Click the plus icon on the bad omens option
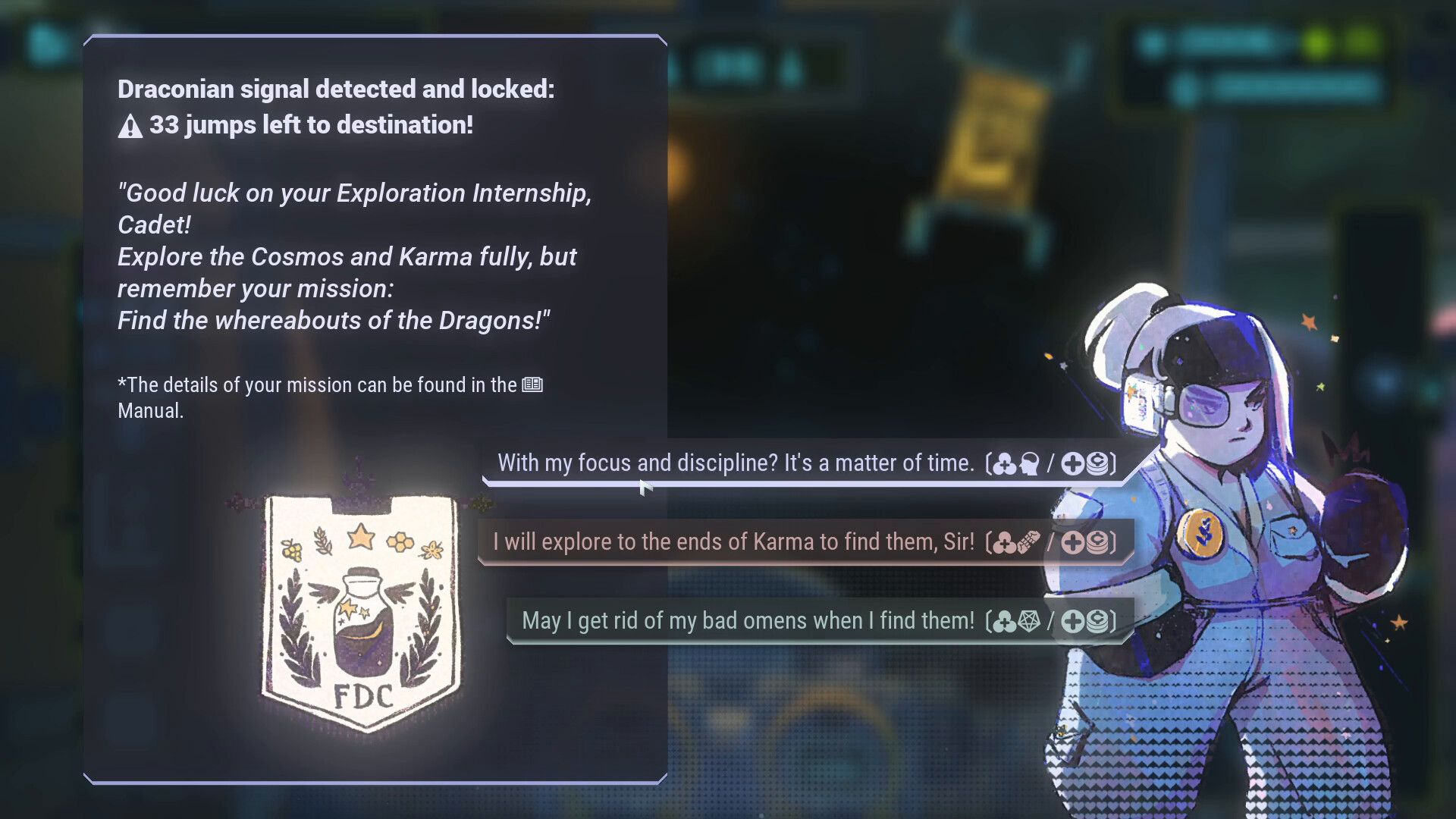The height and width of the screenshot is (819, 1456). 1072,620
